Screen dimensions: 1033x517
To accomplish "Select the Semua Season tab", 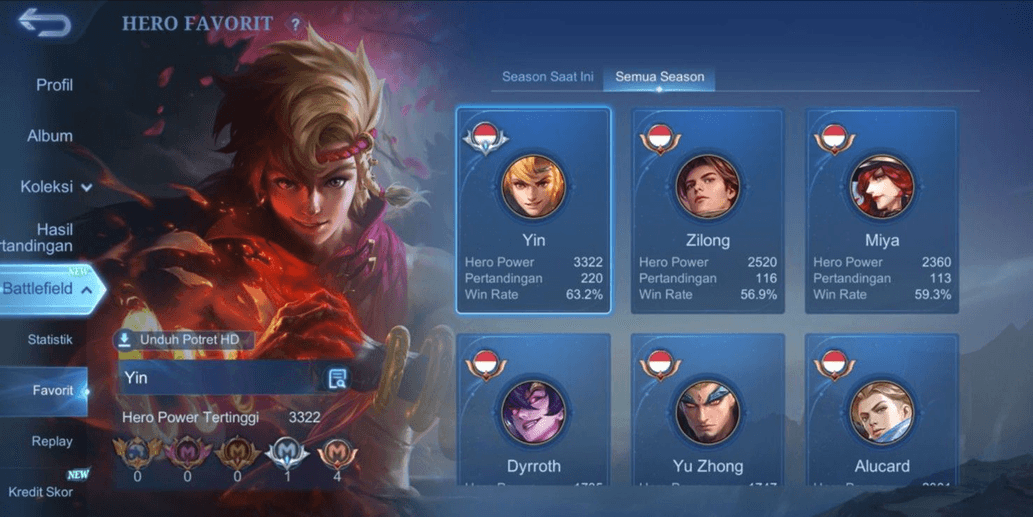I will (x=659, y=77).
